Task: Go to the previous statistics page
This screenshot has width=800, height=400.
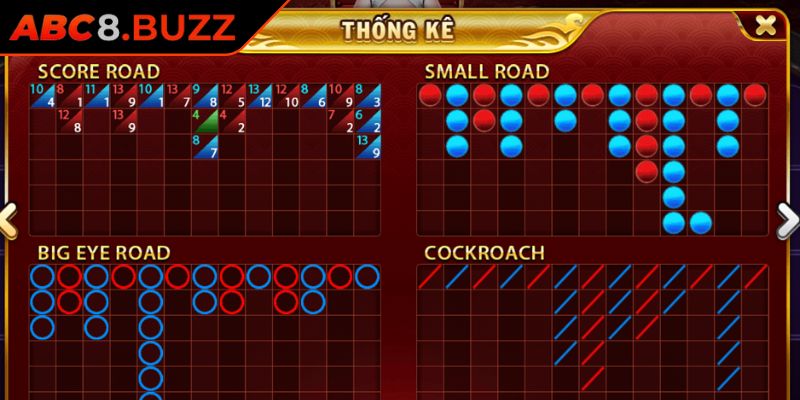Action: pyautogui.click(x=8, y=218)
